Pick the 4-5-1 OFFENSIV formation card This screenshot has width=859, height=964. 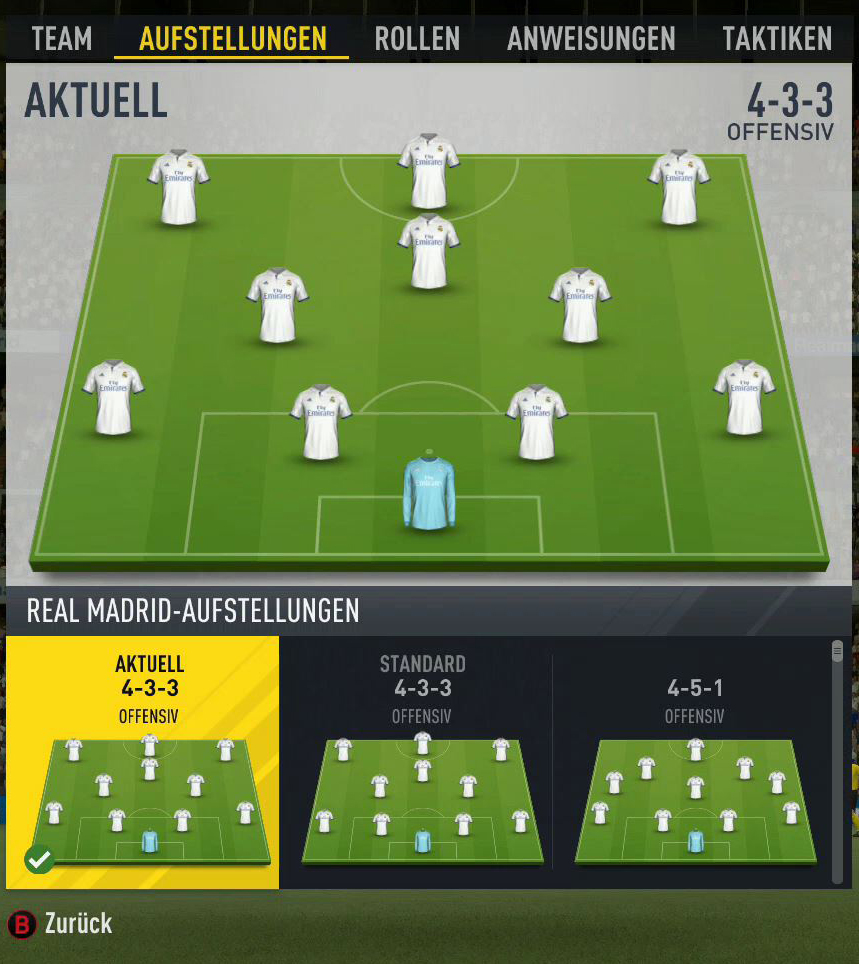tap(694, 762)
